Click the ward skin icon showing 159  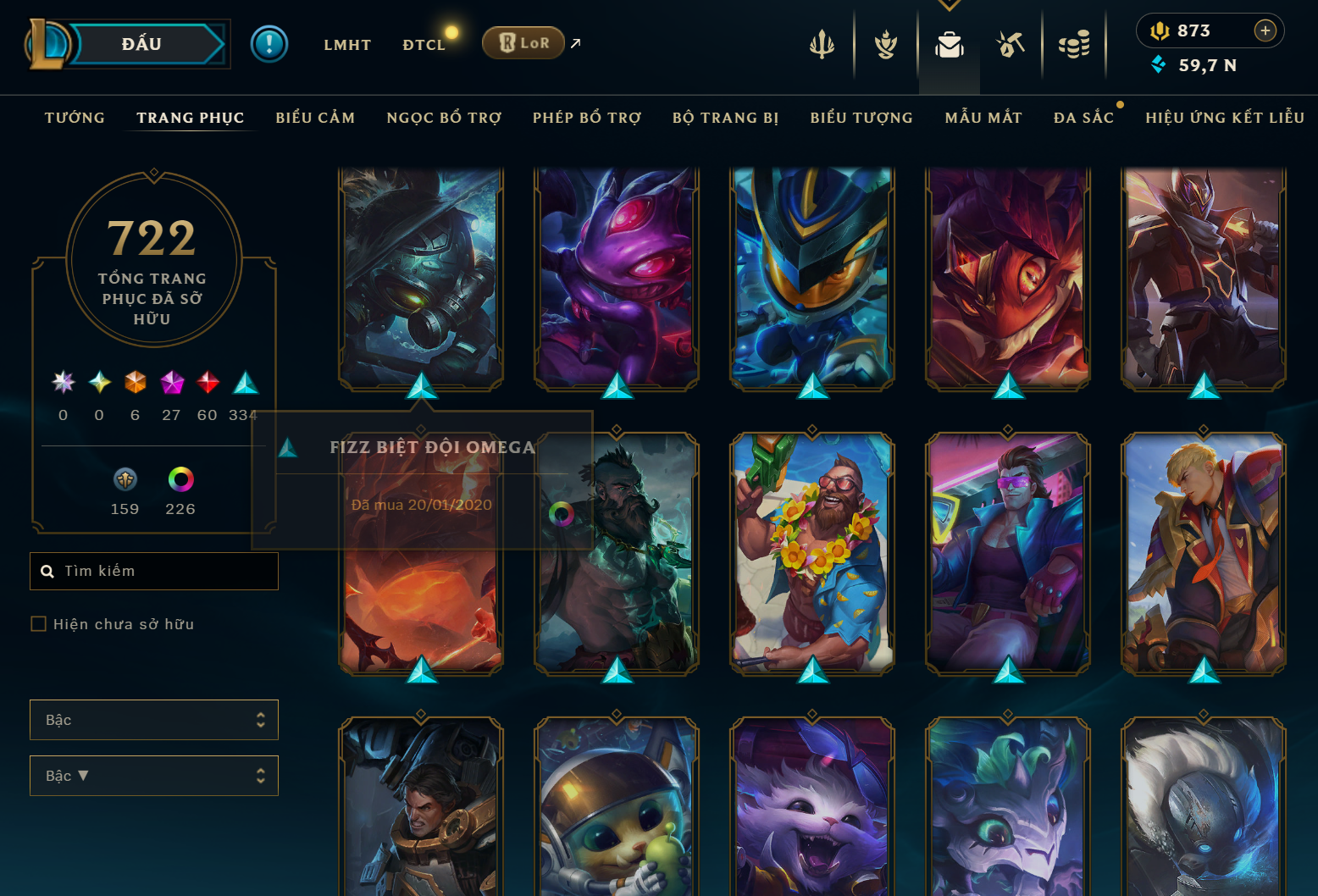[125, 478]
